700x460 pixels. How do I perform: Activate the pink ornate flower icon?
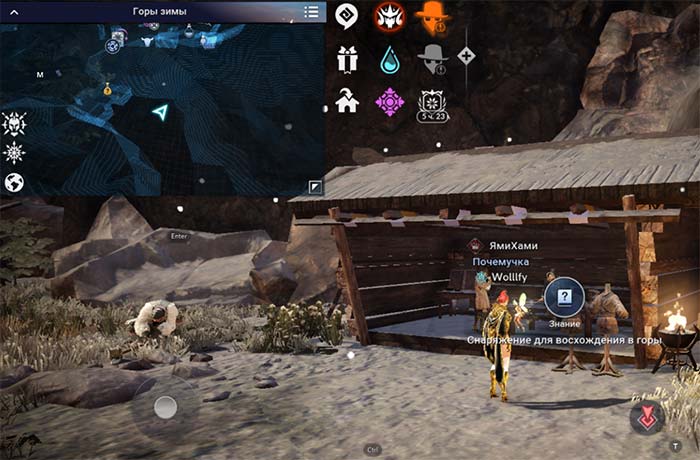coord(389,101)
